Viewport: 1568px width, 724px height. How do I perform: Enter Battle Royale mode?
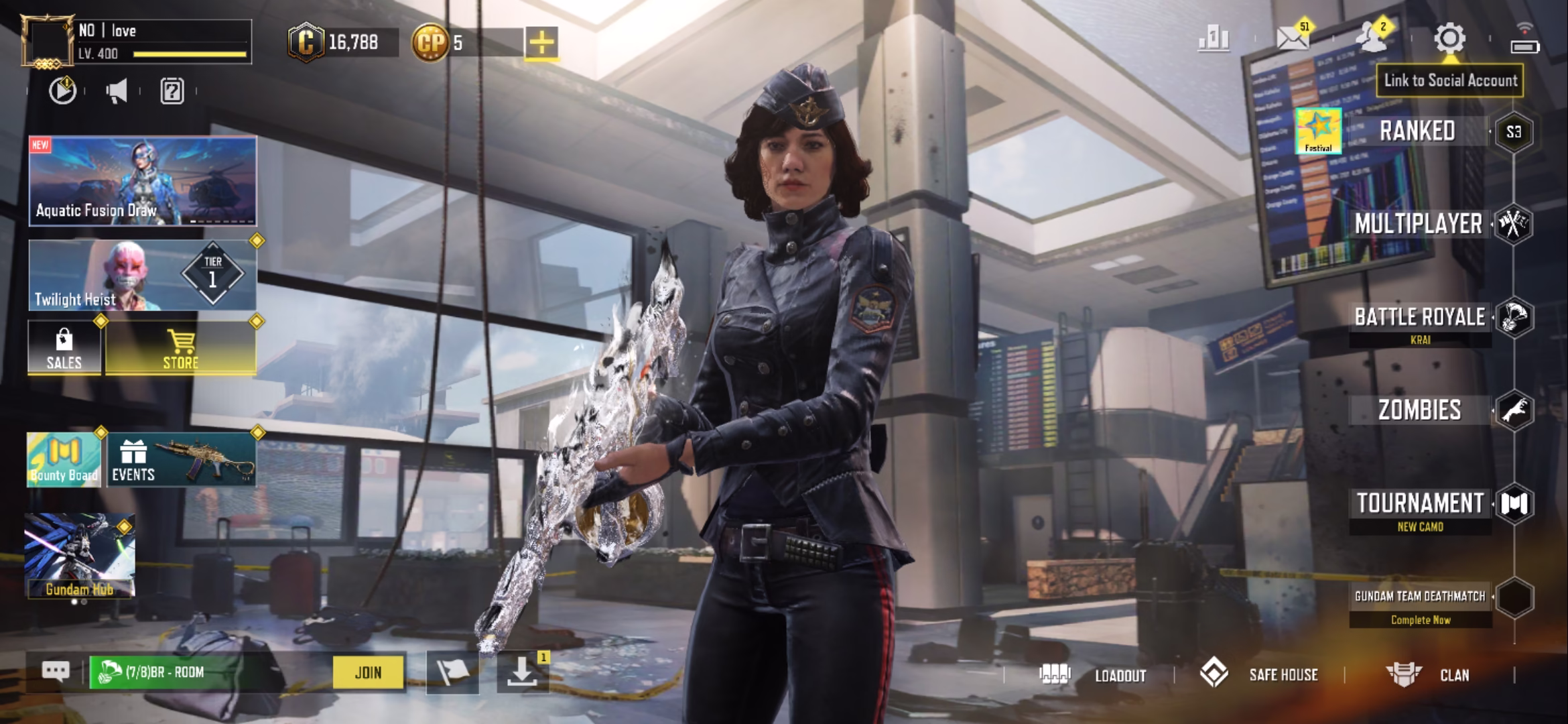(1419, 318)
